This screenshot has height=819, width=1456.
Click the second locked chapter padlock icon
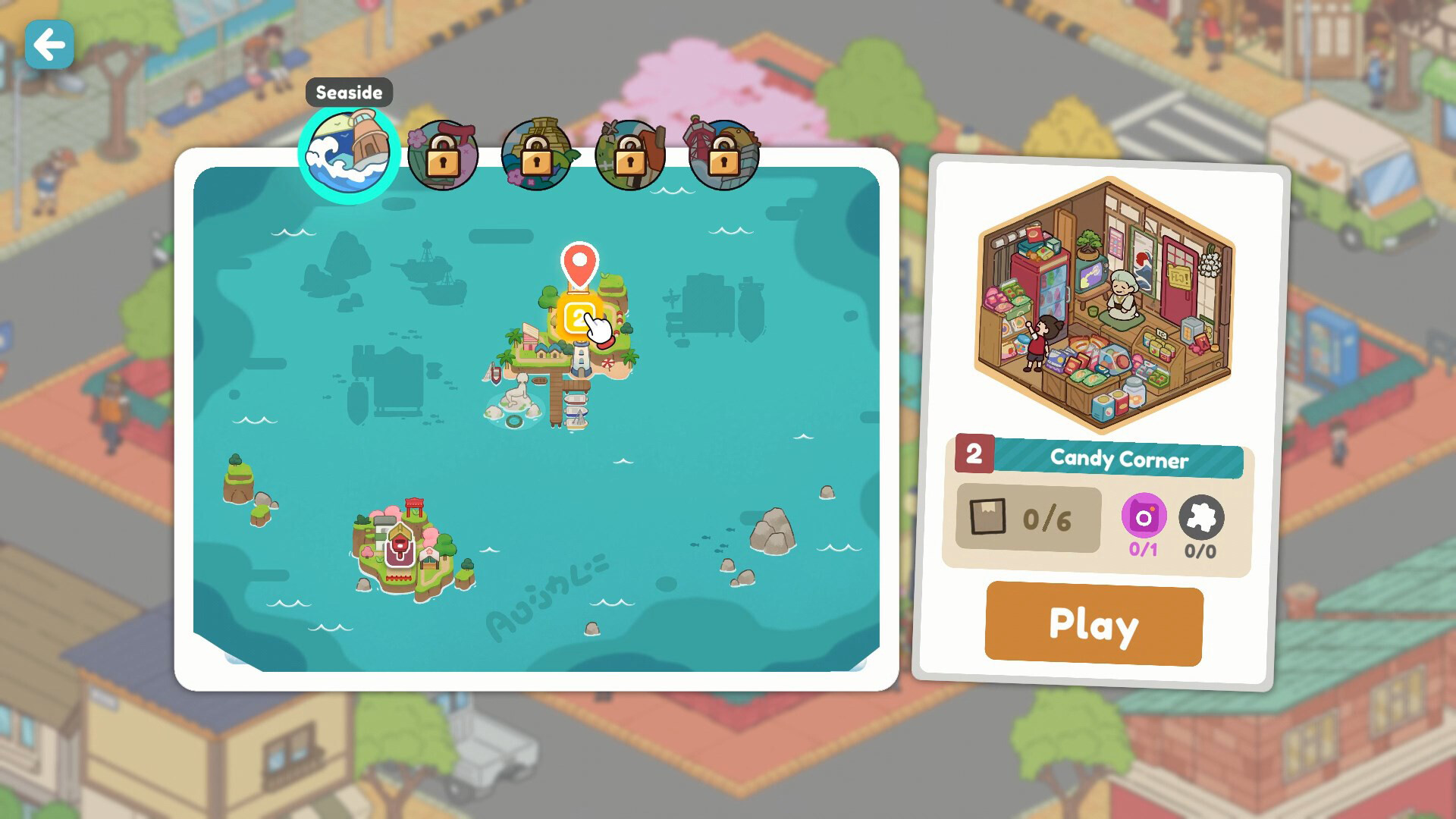pyautogui.click(x=538, y=155)
